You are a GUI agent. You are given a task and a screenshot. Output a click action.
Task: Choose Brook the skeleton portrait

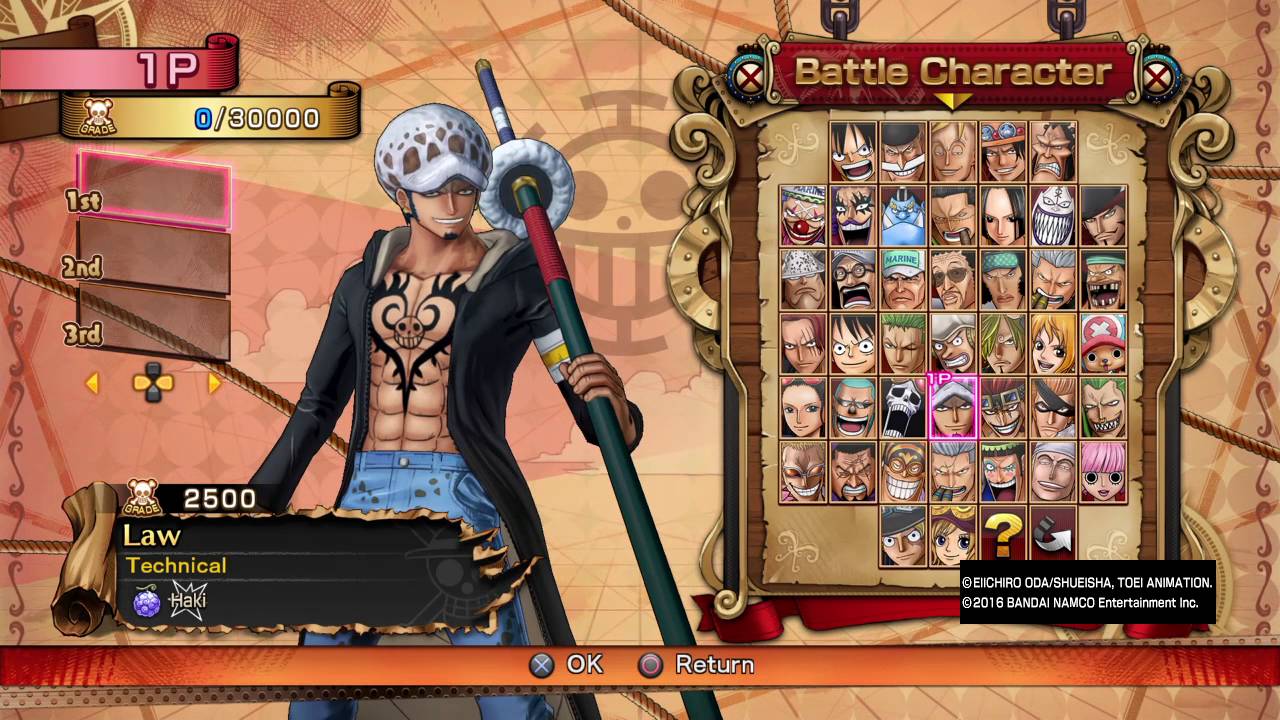(x=903, y=408)
